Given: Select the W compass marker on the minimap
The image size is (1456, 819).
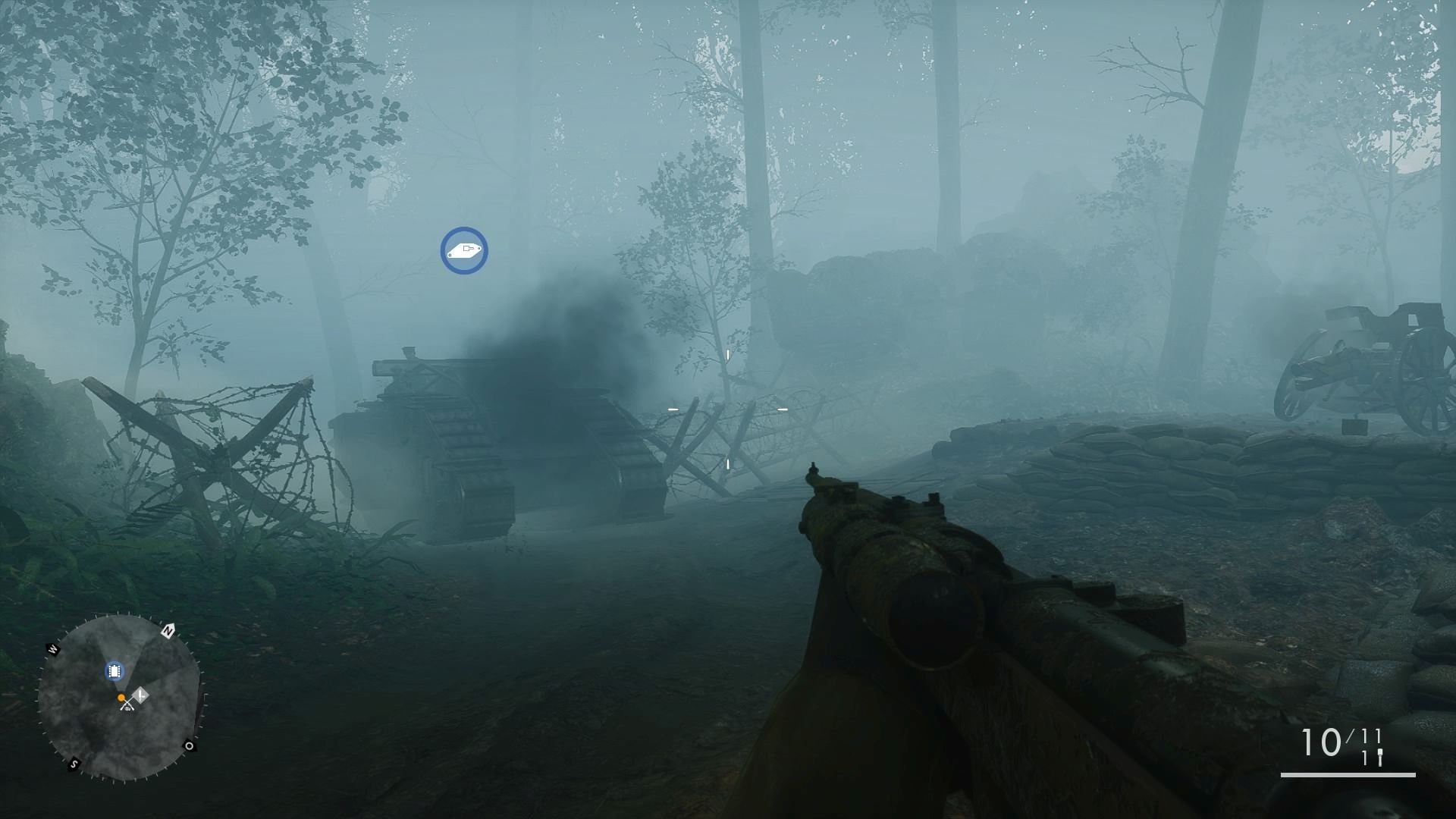Looking at the screenshot, I should click(53, 648).
